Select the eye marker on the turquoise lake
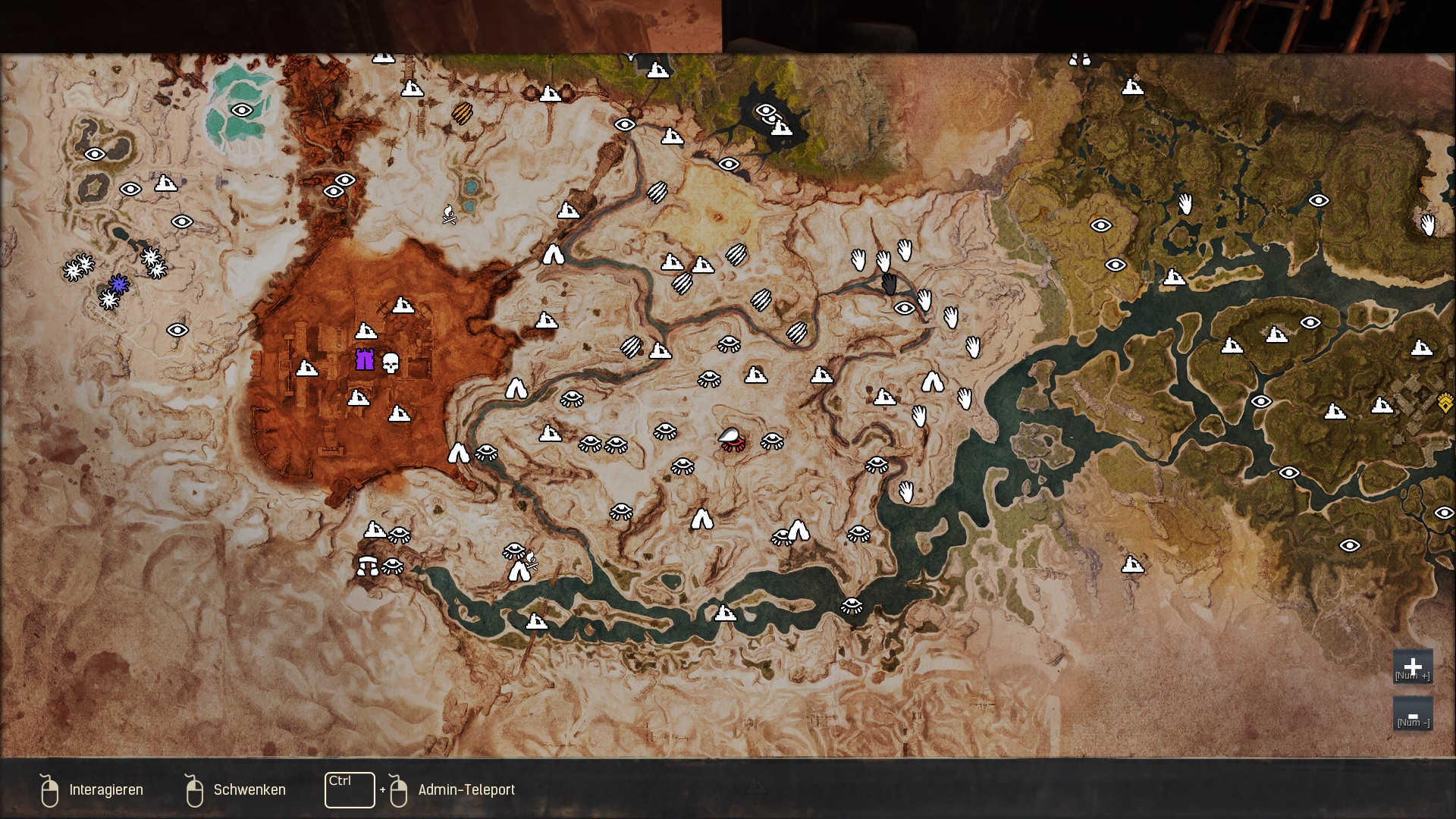 coord(242,111)
